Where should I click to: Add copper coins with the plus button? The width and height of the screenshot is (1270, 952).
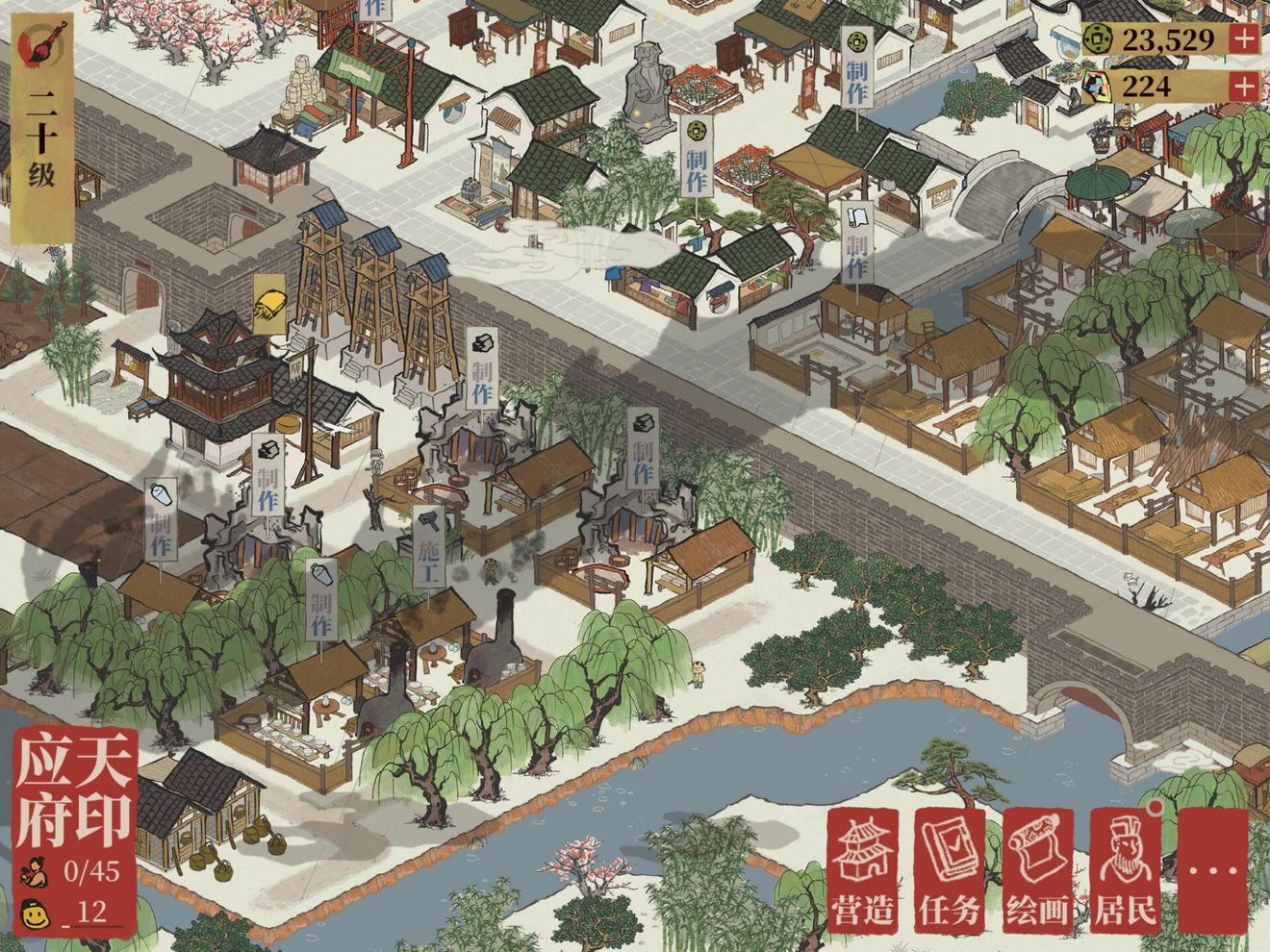1244,39
